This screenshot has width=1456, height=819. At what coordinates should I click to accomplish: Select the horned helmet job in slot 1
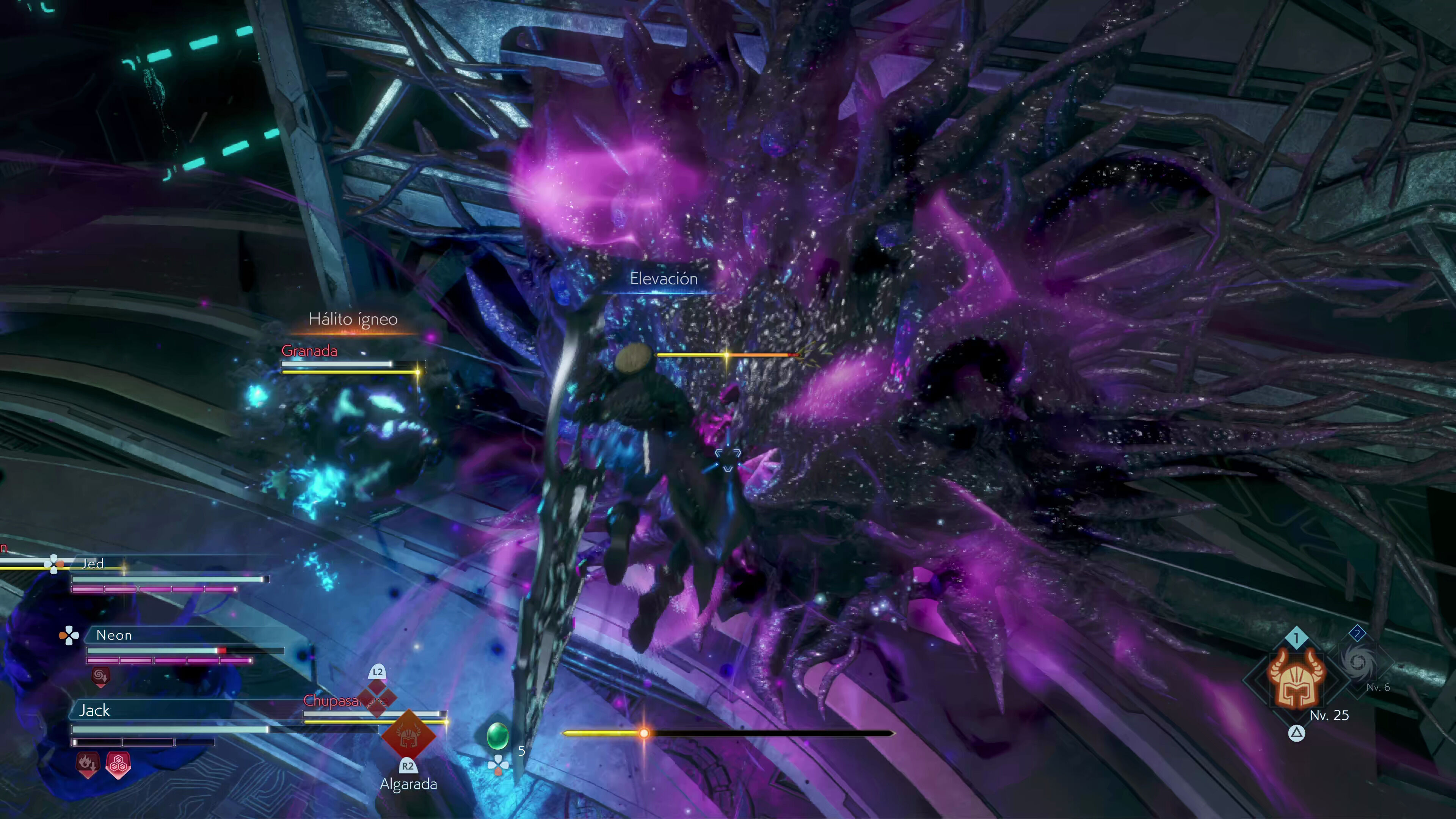[x=1296, y=678]
